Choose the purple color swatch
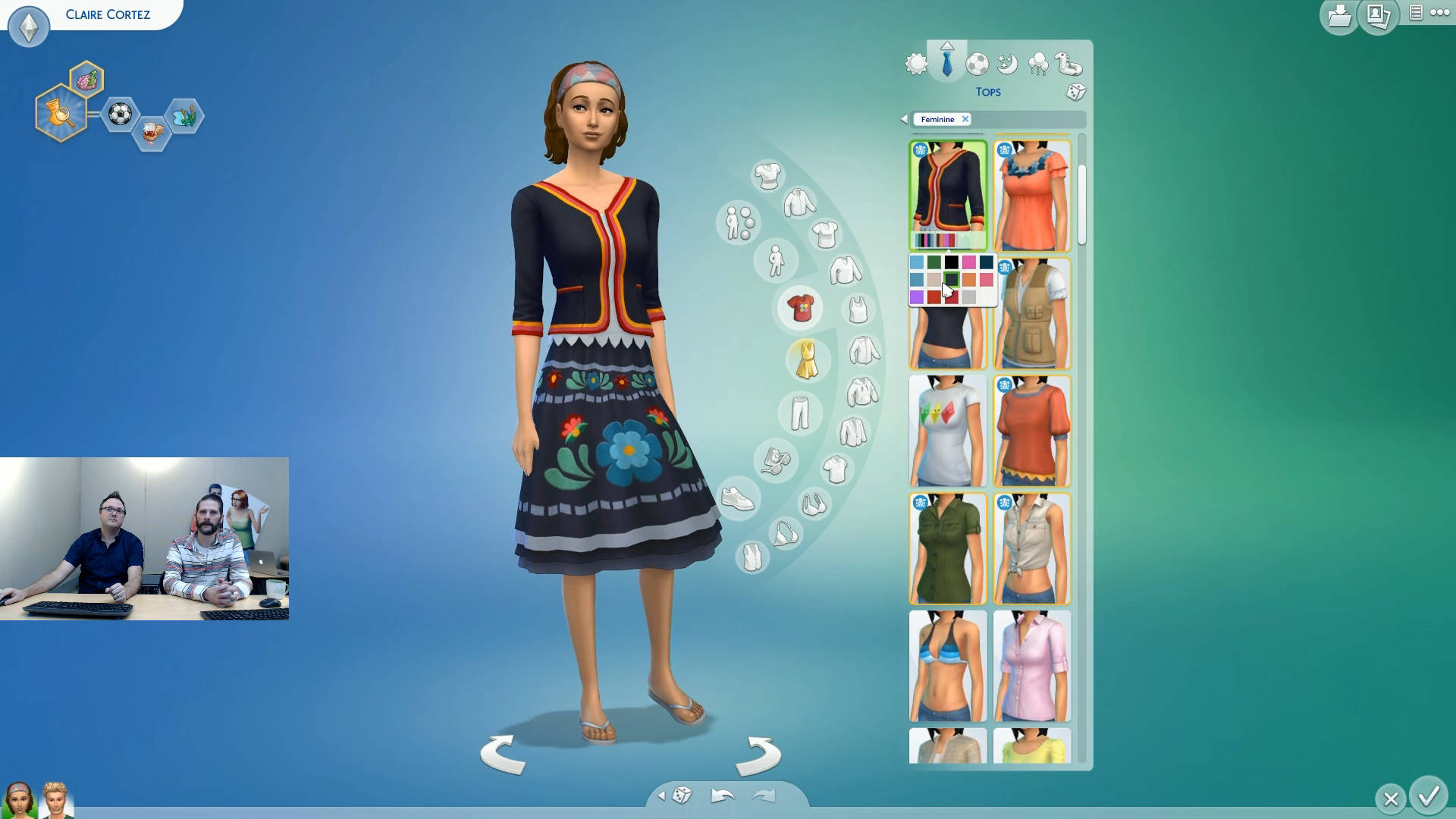1456x819 pixels. point(917,297)
